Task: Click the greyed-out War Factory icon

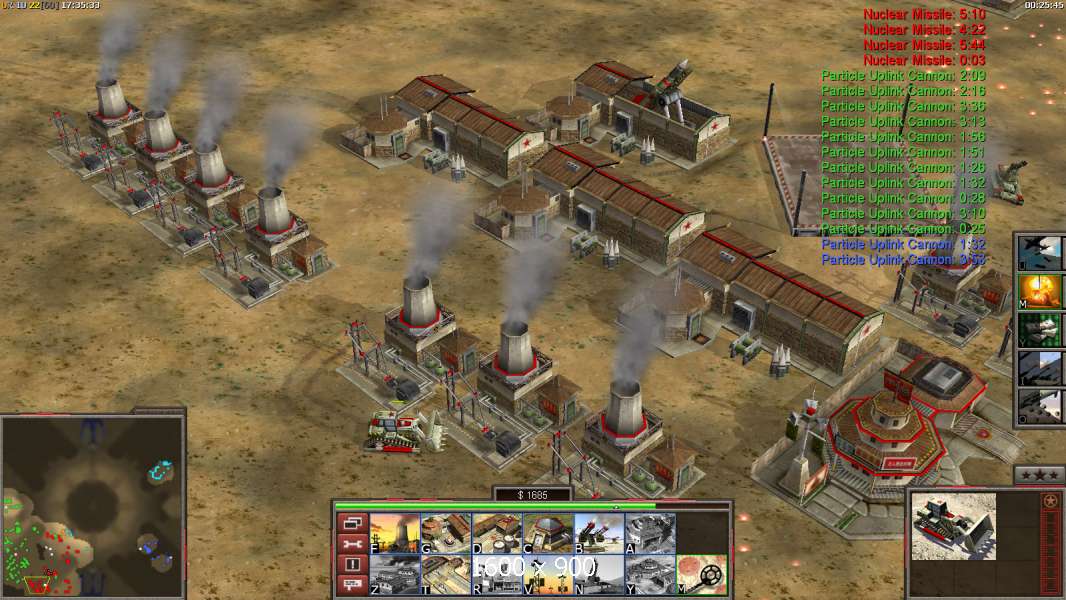Action: (649, 533)
